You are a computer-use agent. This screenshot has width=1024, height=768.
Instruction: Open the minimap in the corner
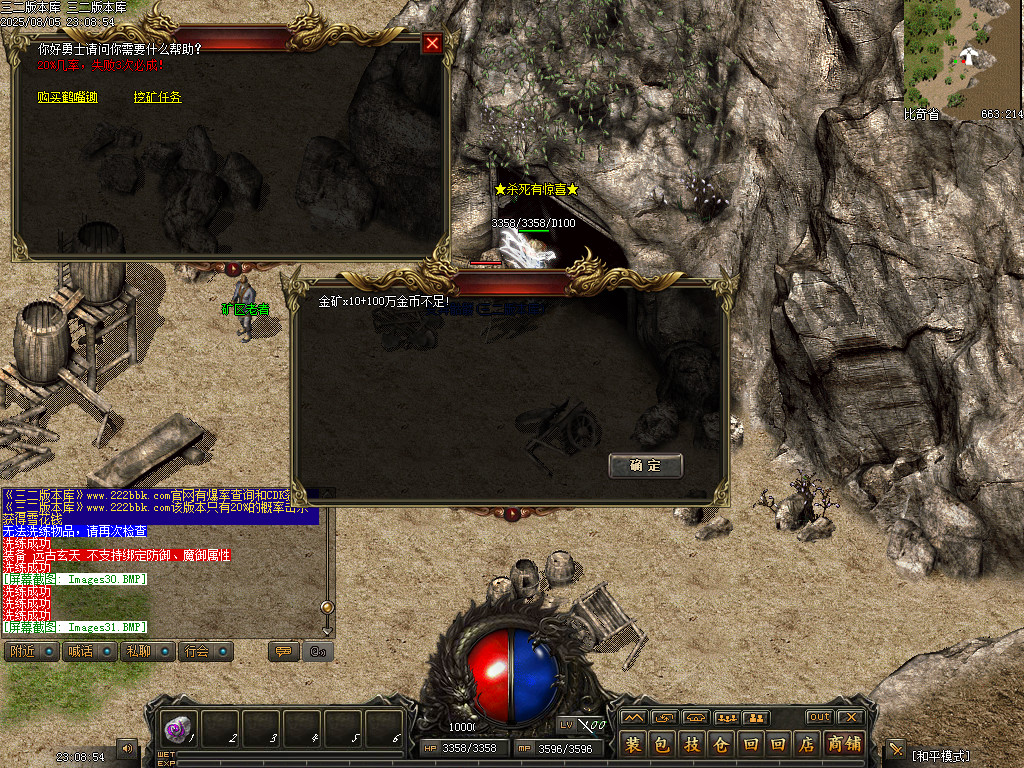963,54
